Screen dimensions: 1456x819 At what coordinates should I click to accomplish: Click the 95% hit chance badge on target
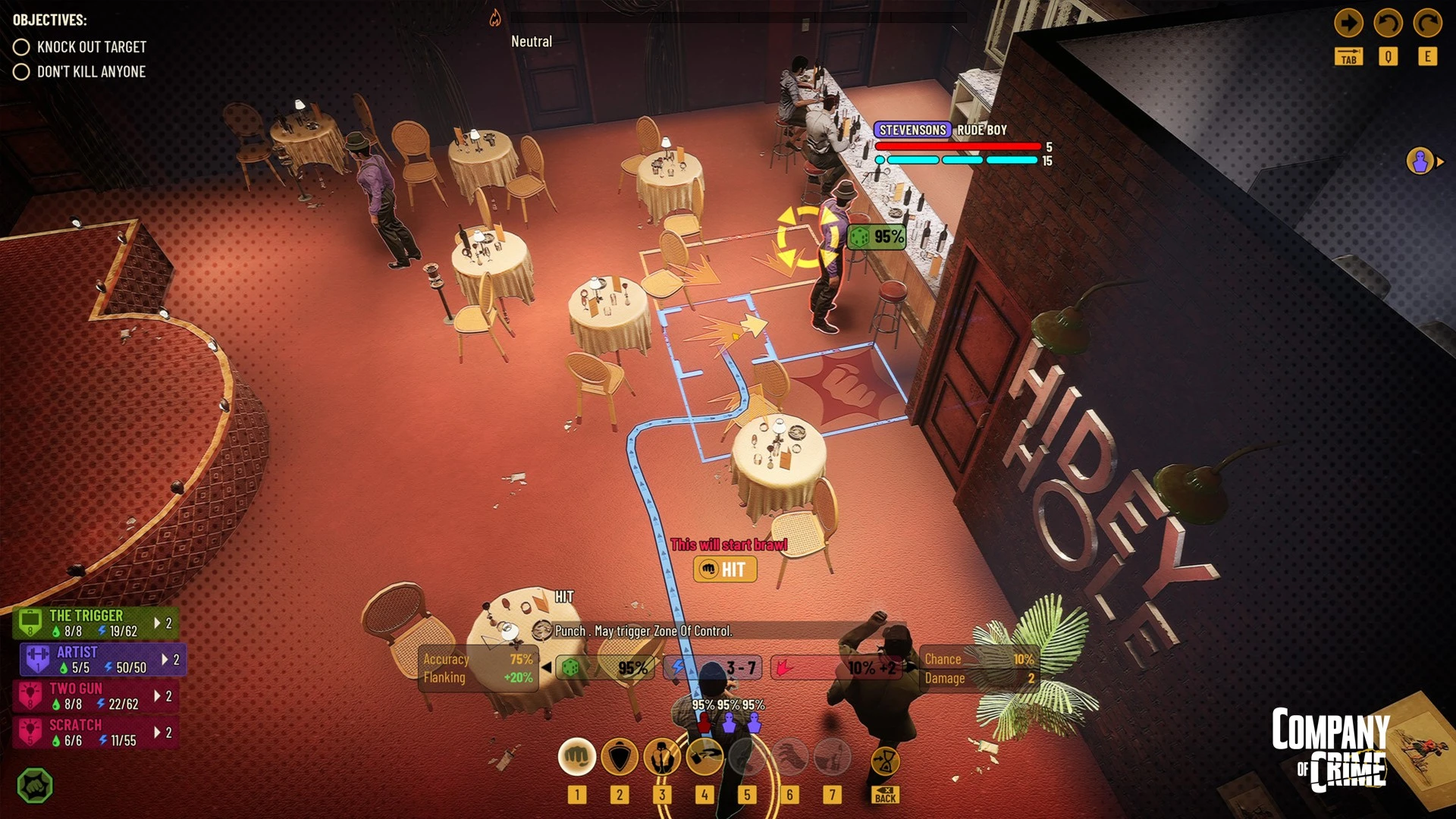[877, 237]
